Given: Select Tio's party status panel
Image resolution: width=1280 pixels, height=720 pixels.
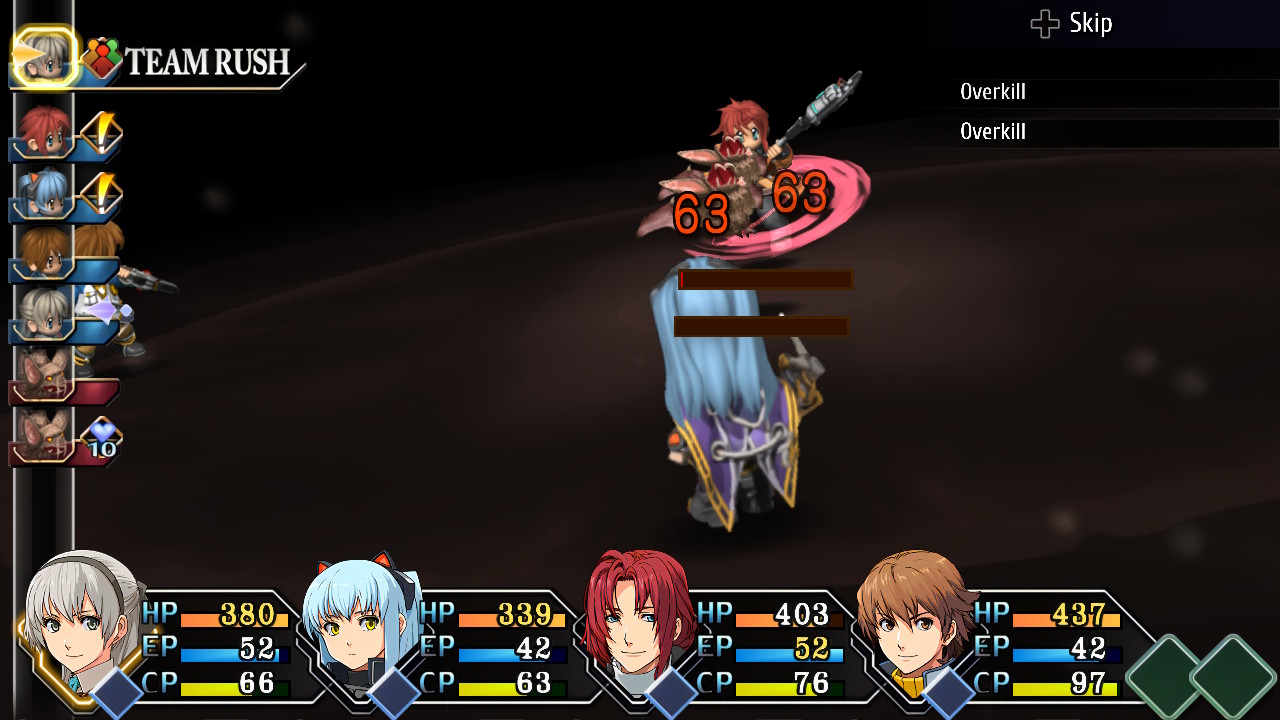Looking at the screenshot, I should [x=440, y=640].
